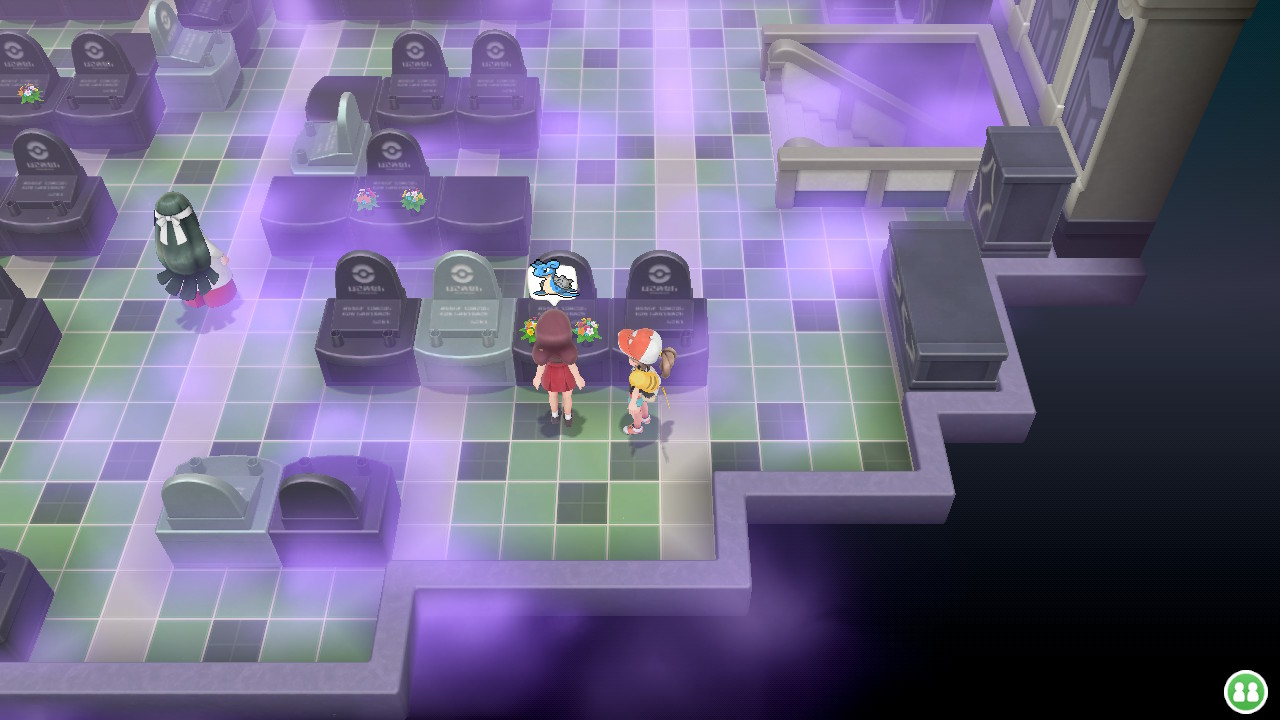
Task: Open the green two-player partner icon
Action: pos(1245,691)
